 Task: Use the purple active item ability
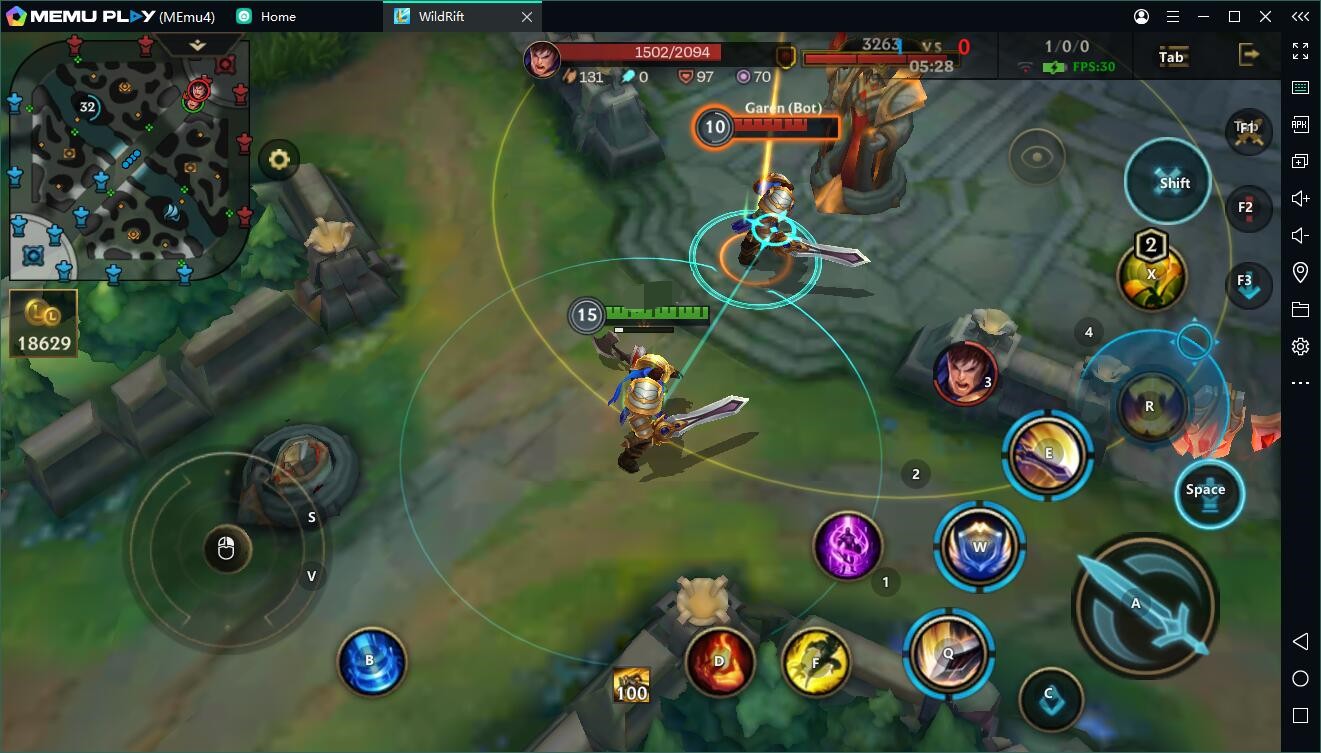point(847,546)
